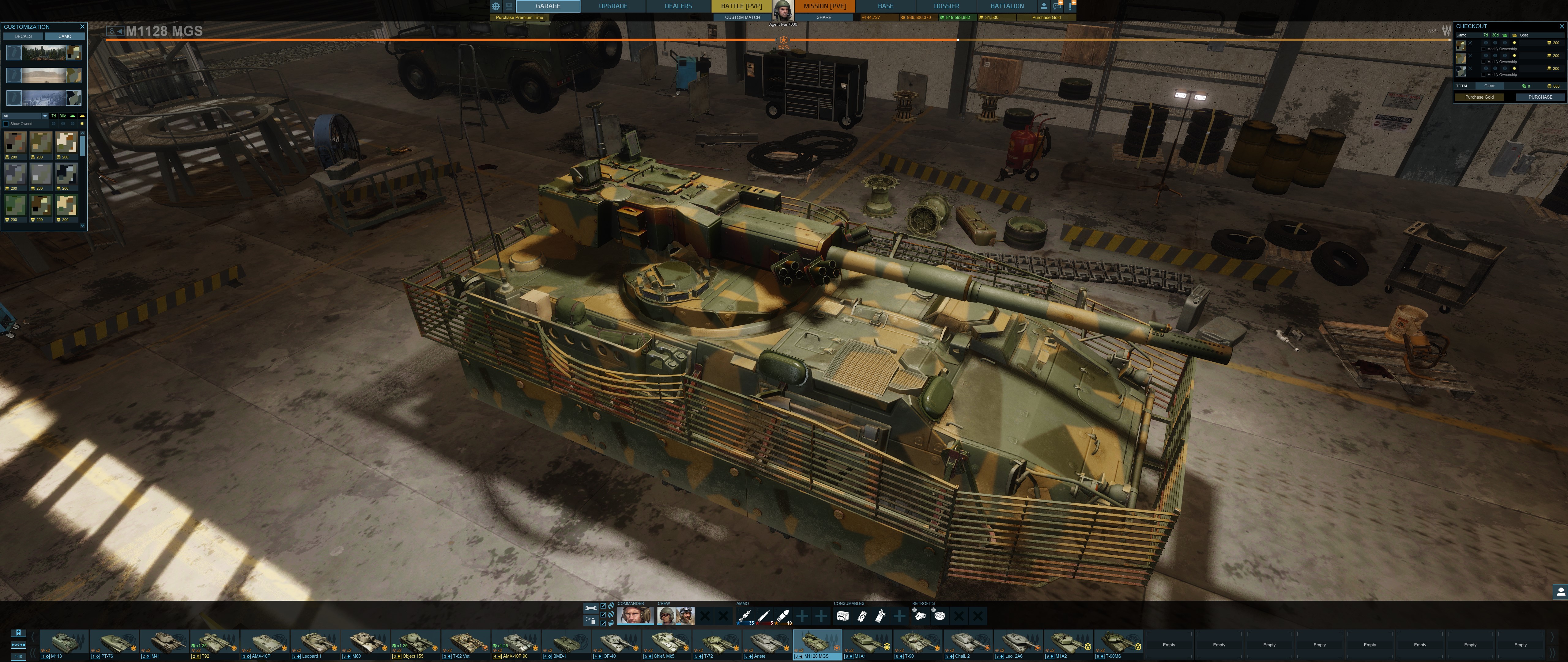Complete checkout with the PURCHASE button
Image resolution: width=1568 pixels, height=662 pixels.
point(1540,97)
